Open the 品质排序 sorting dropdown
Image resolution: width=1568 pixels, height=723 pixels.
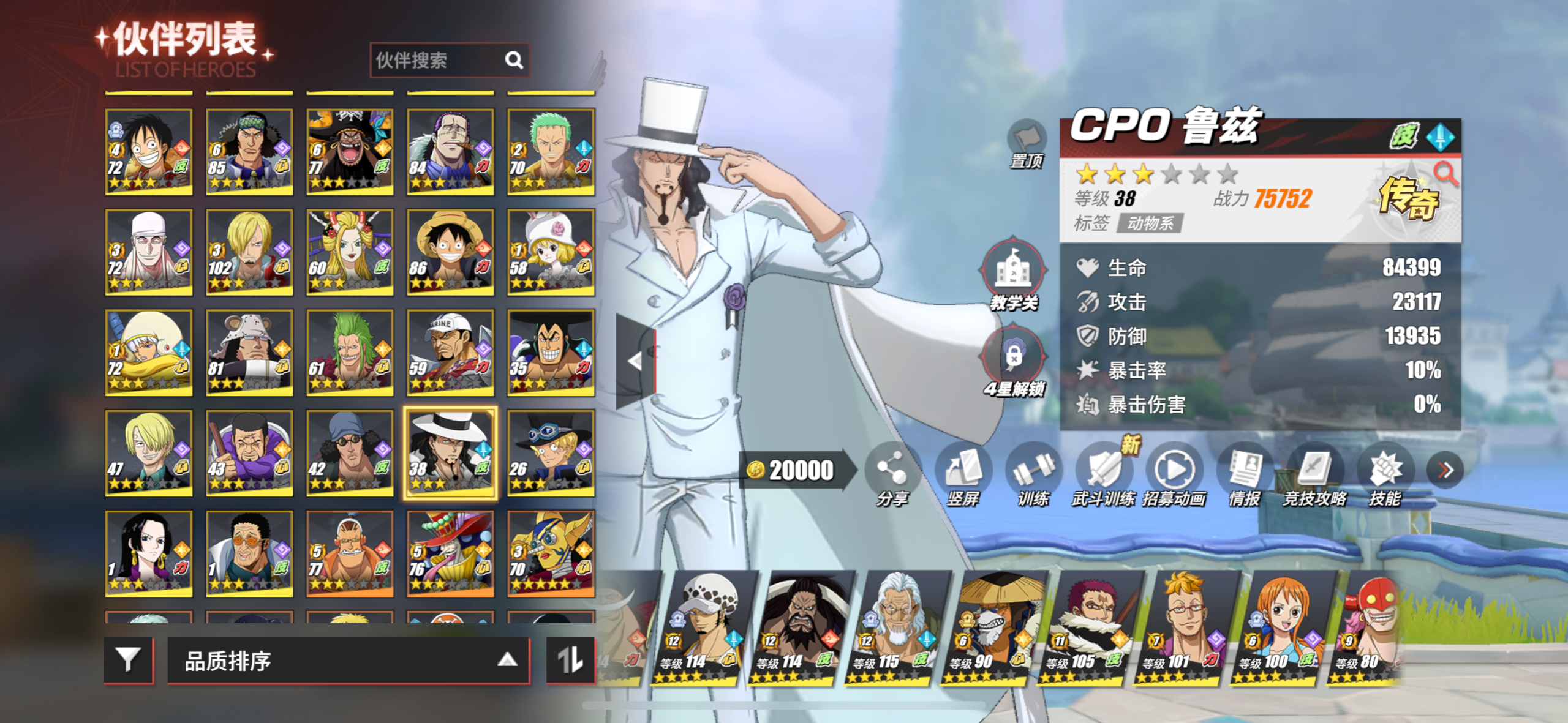point(347,660)
